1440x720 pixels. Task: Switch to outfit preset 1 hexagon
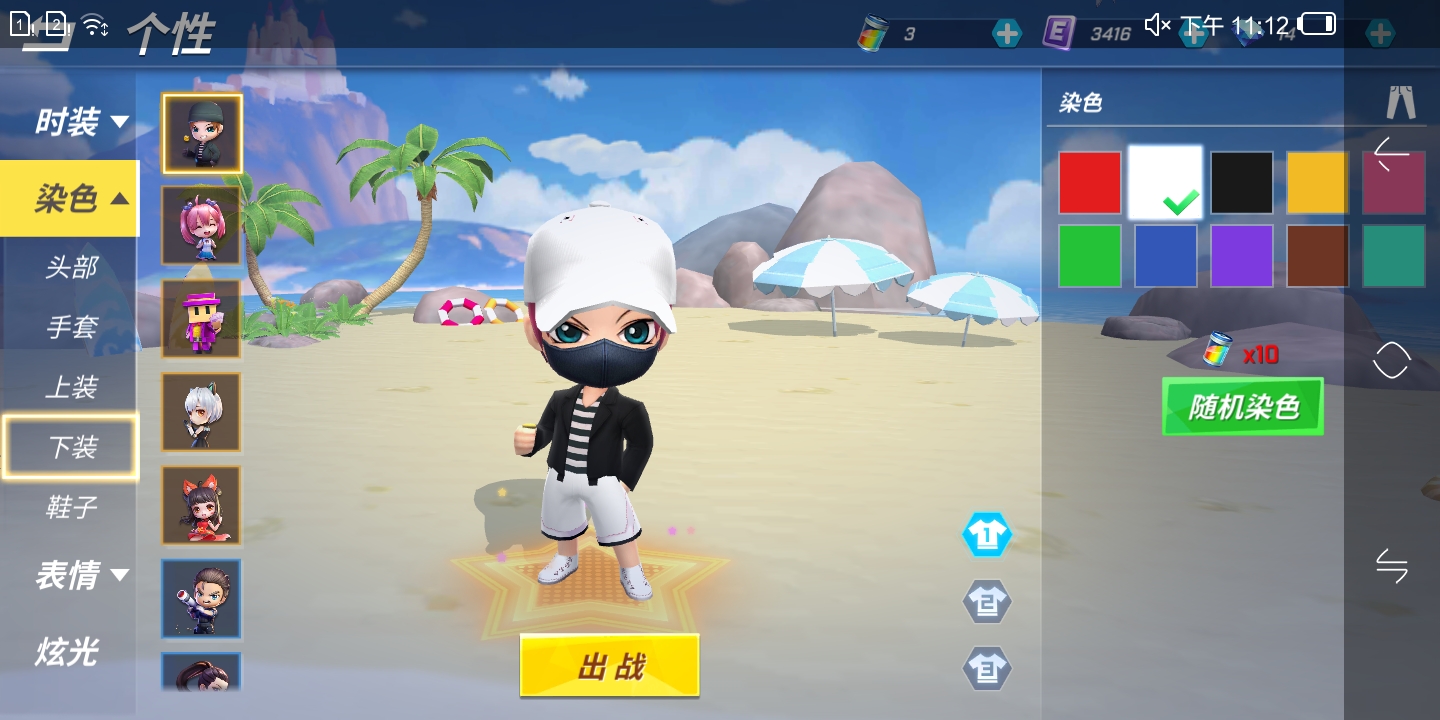click(986, 536)
